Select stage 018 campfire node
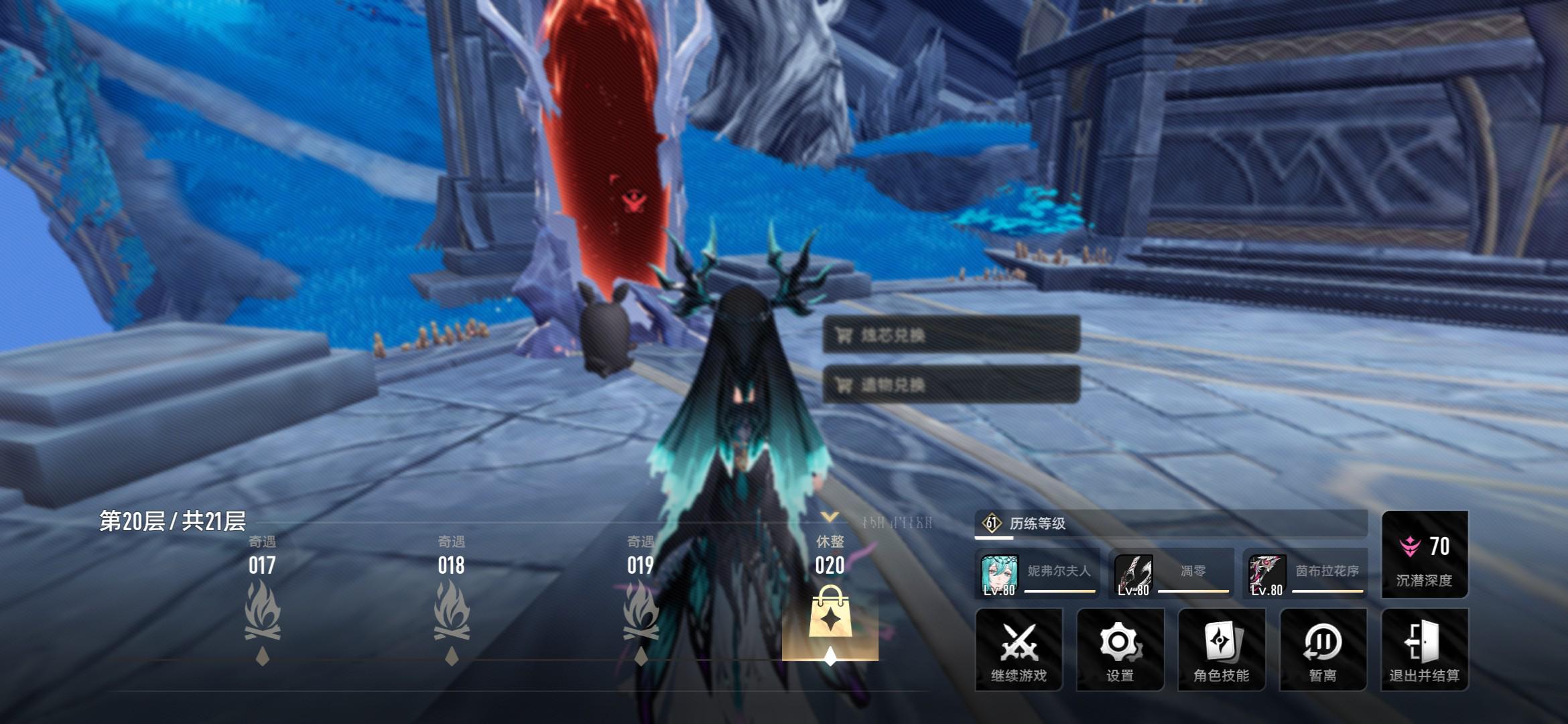 [452, 612]
